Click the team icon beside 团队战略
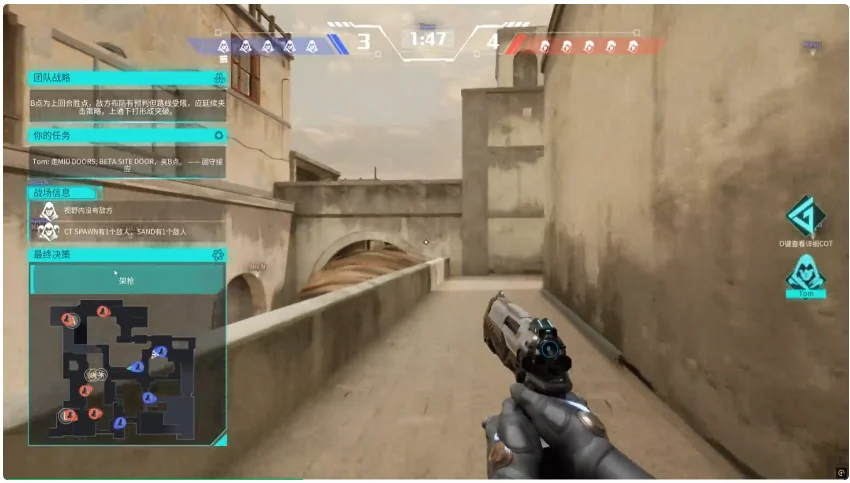 coord(218,77)
